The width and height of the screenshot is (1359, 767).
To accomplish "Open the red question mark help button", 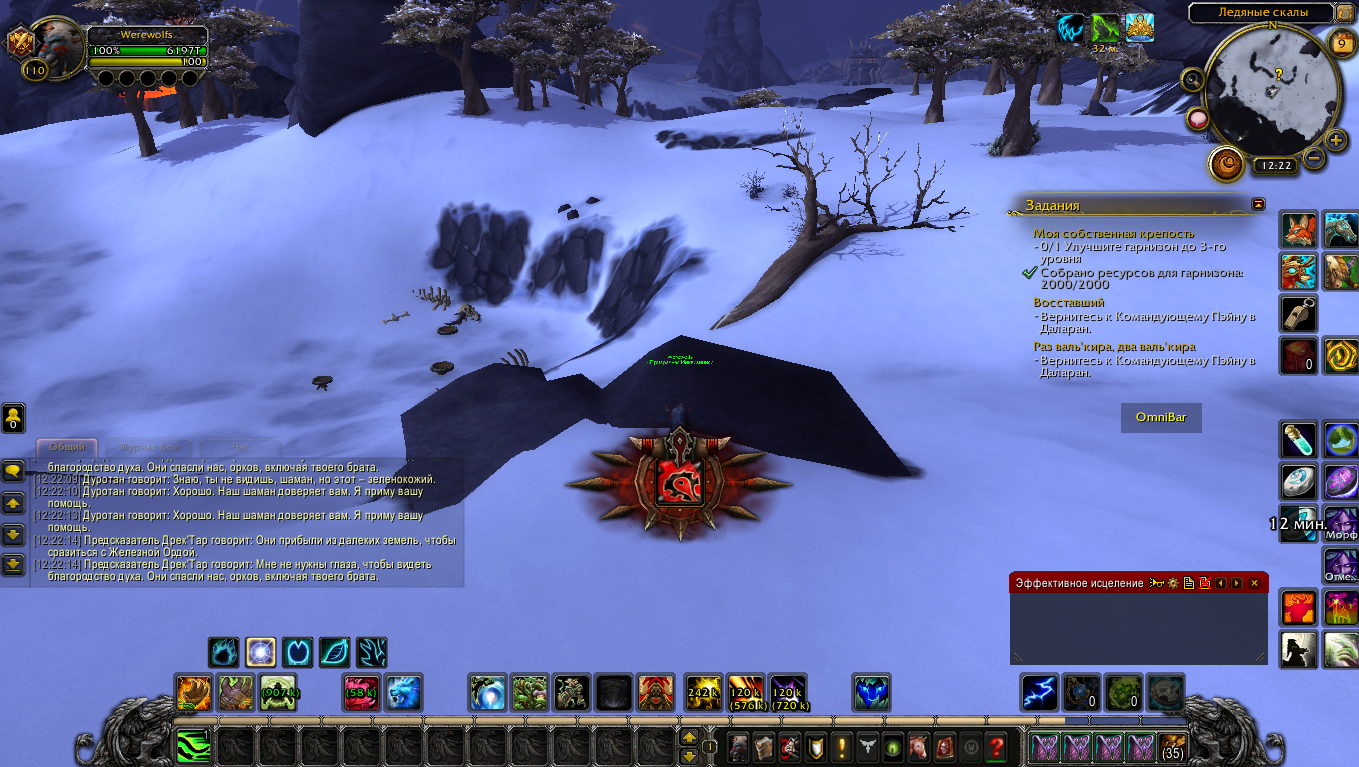I will [995, 746].
